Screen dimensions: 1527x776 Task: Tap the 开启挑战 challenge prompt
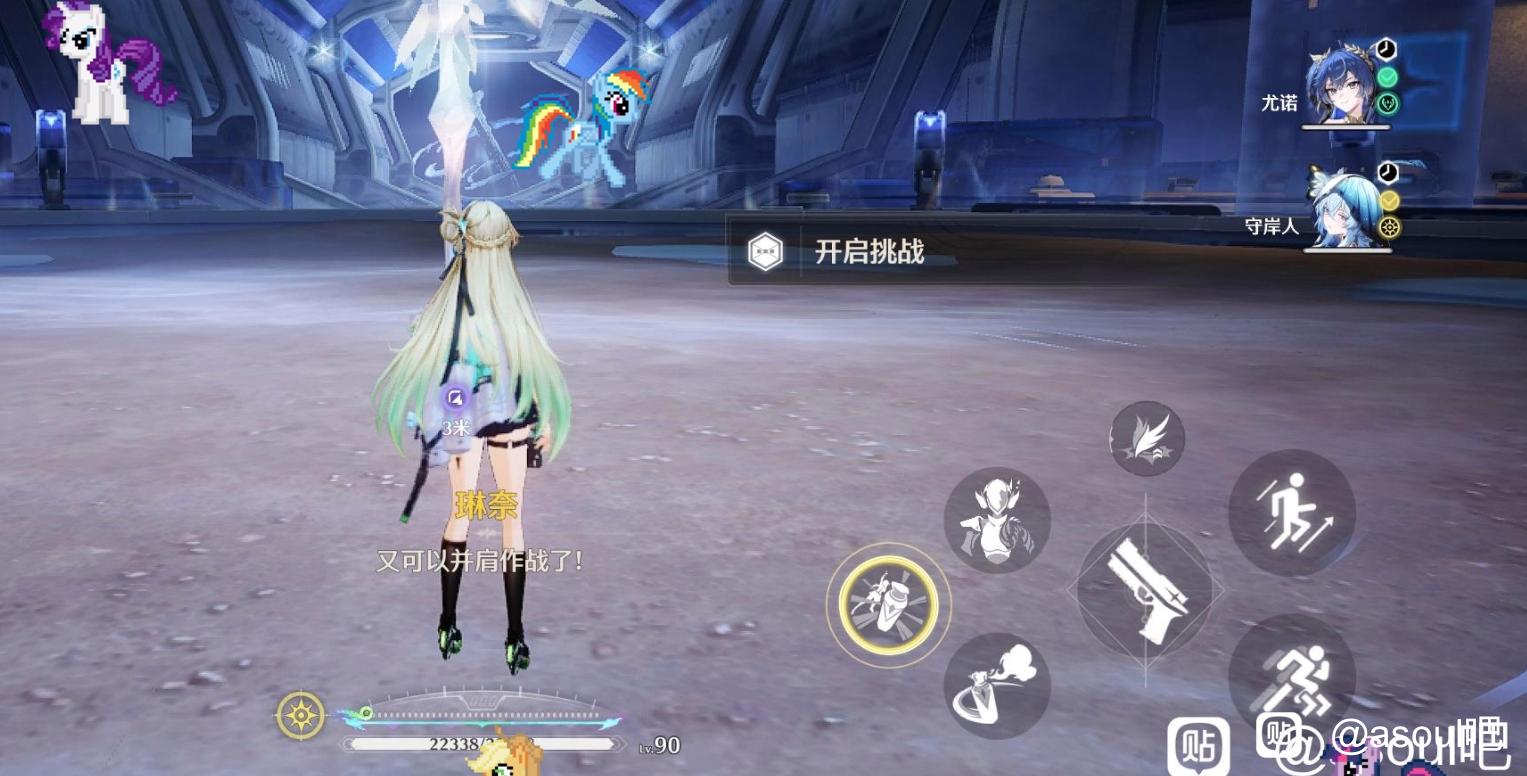click(842, 251)
